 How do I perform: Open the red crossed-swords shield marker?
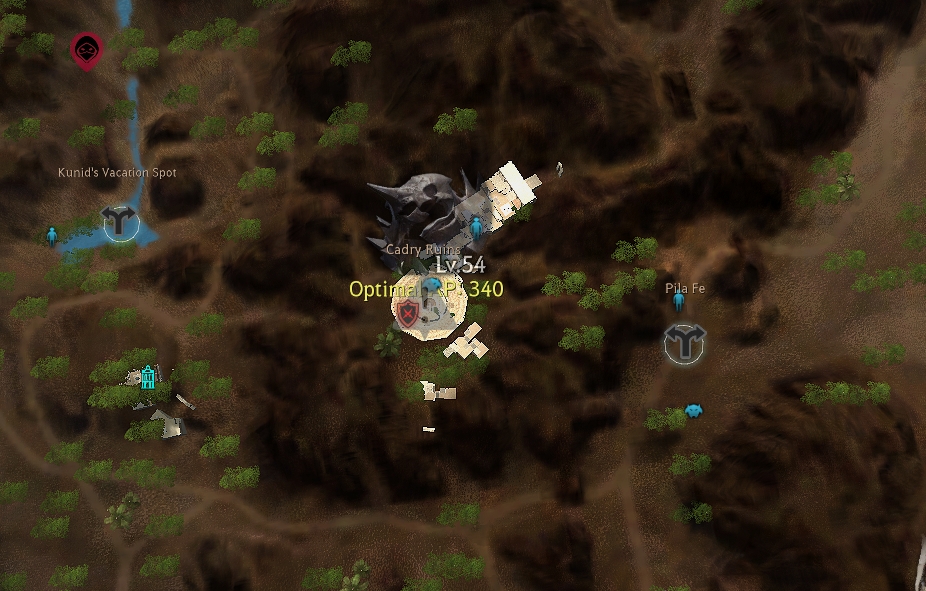407,314
